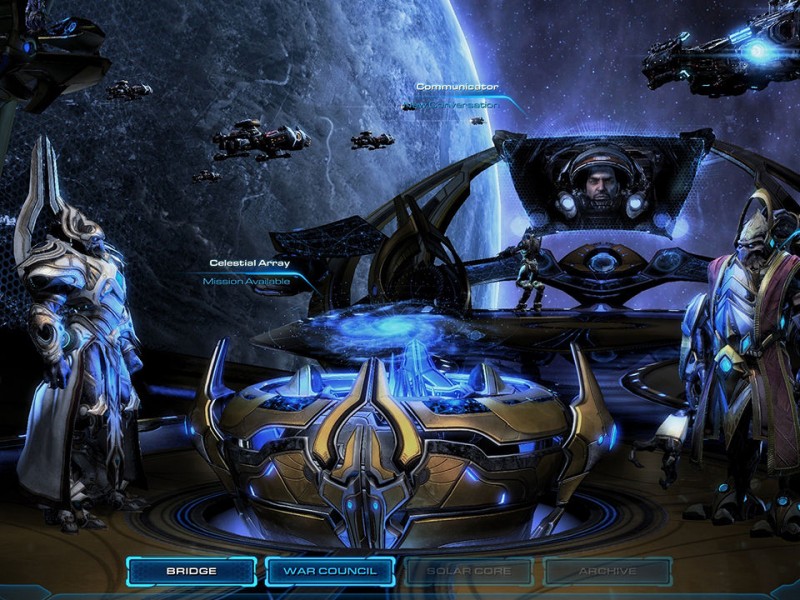Image resolution: width=800 pixels, height=600 pixels.
Task: Open the War Council tab
Action: point(329,571)
